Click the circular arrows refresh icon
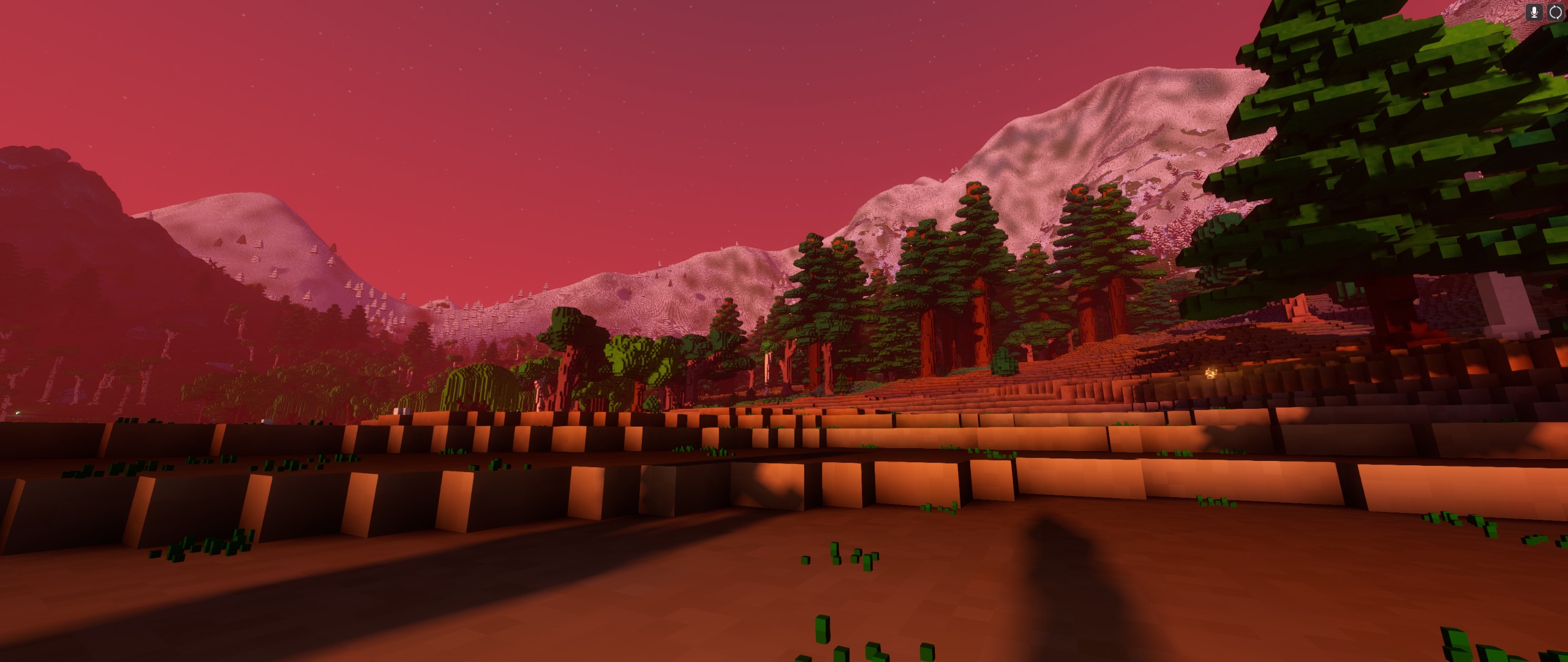Viewport: 1568px width, 662px height. point(1555,12)
